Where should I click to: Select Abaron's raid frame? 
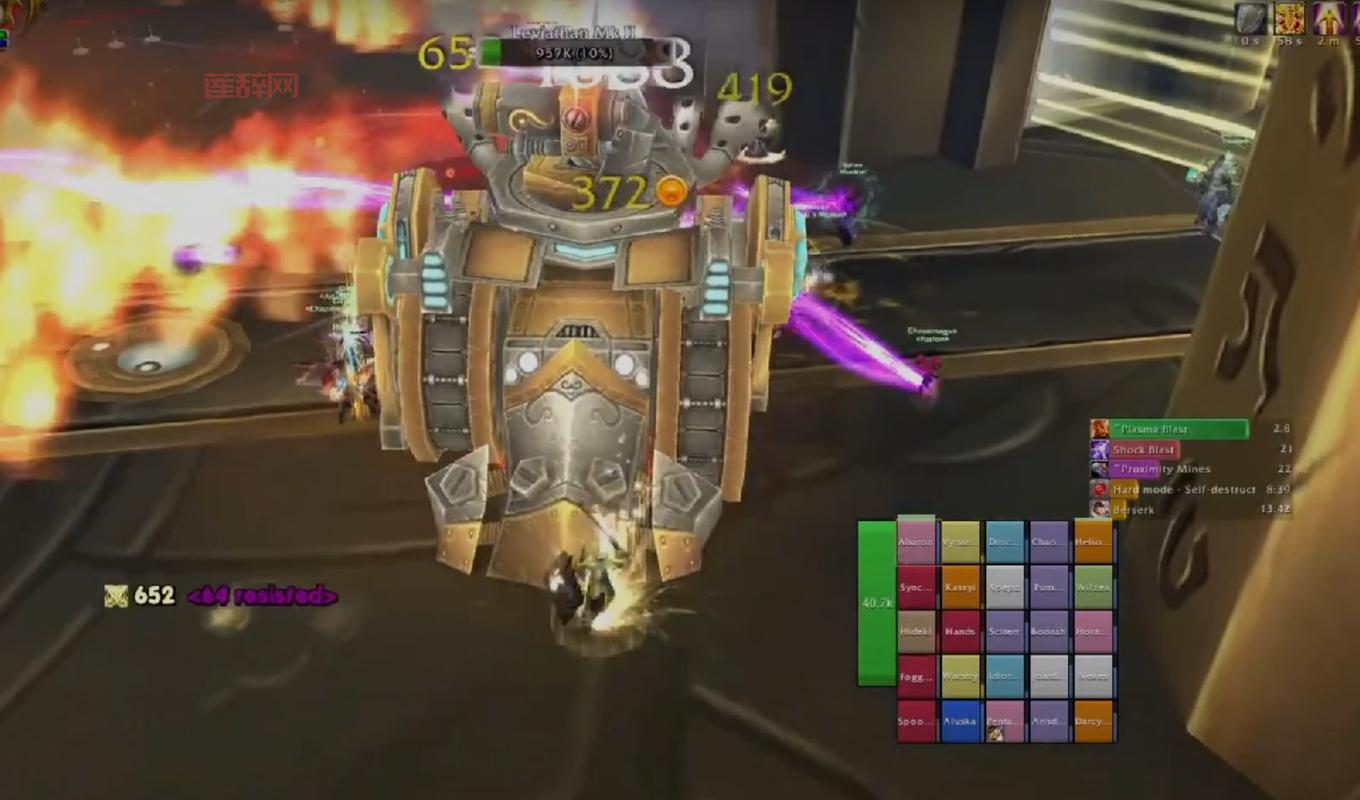(x=916, y=542)
